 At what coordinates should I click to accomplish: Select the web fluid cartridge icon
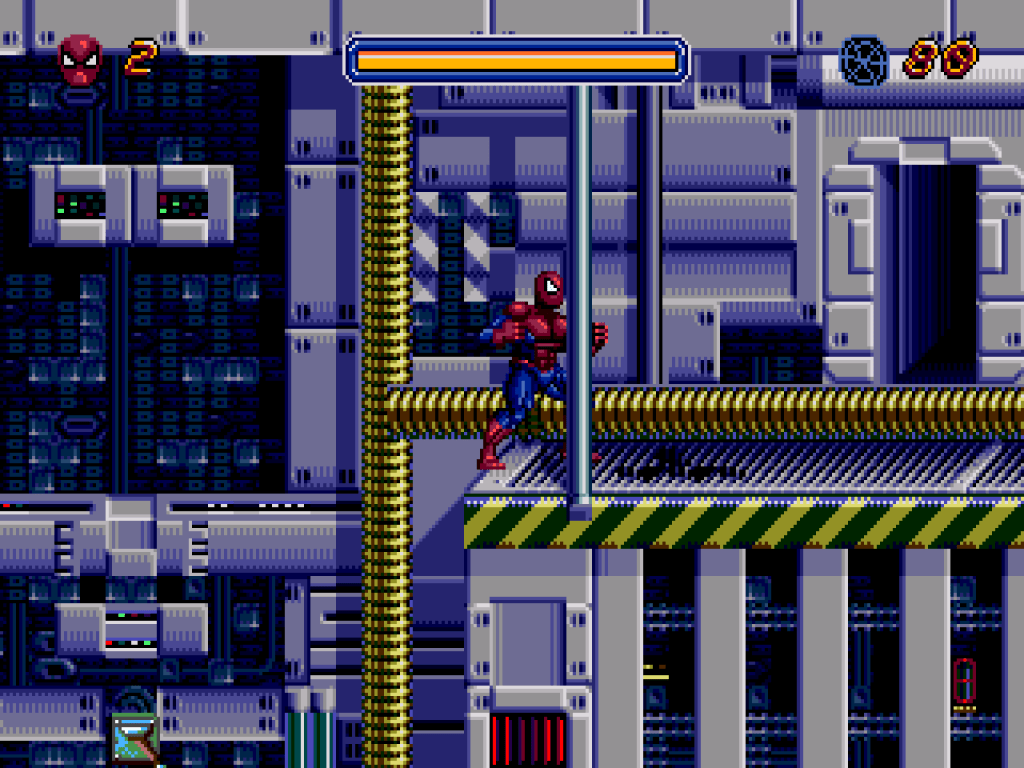pyautogui.click(x=863, y=60)
